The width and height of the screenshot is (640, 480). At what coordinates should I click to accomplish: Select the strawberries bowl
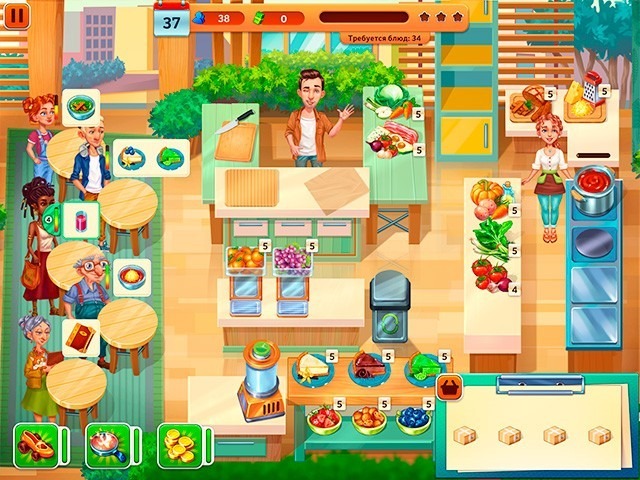tap(324, 418)
